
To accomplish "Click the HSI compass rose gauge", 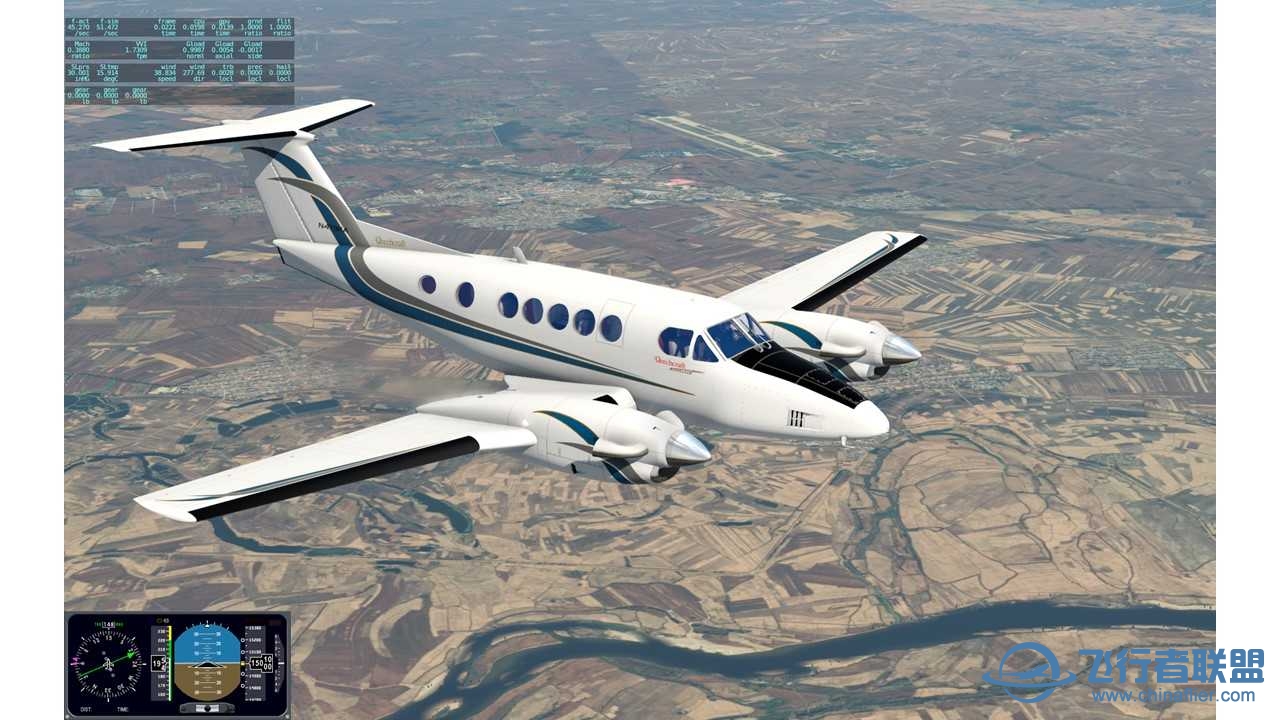I will tap(107, 663).
